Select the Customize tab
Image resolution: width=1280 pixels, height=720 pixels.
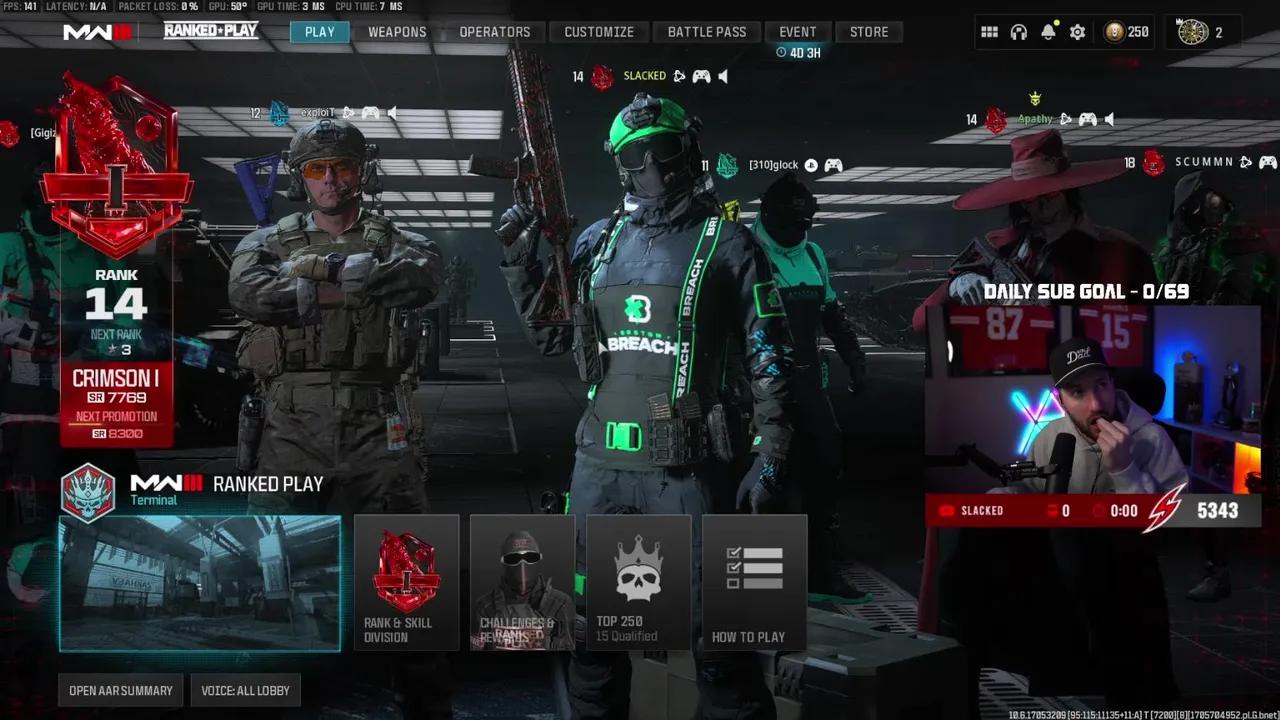(x=599, y=32)
